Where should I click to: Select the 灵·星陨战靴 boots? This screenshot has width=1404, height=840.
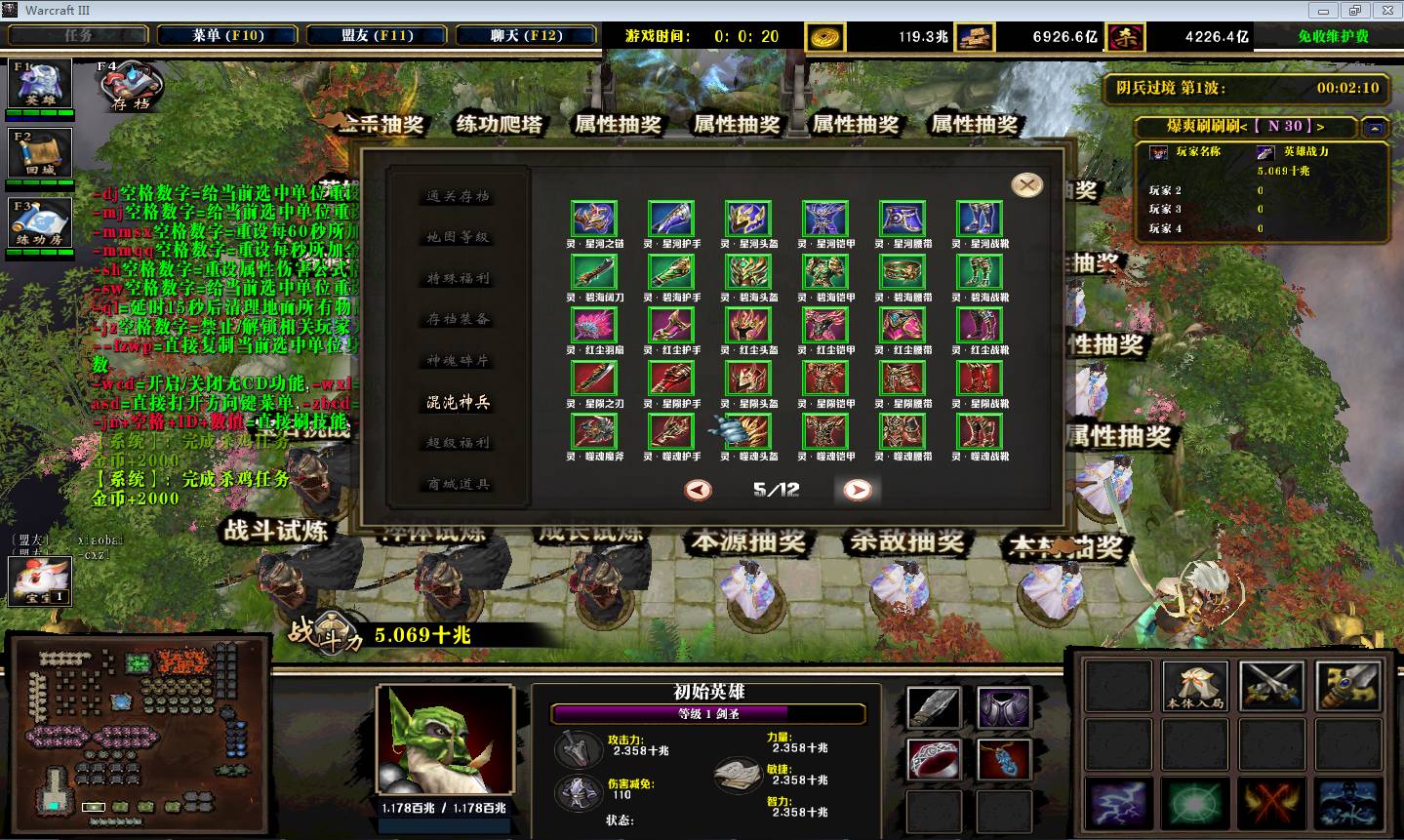tap(980, 379)
